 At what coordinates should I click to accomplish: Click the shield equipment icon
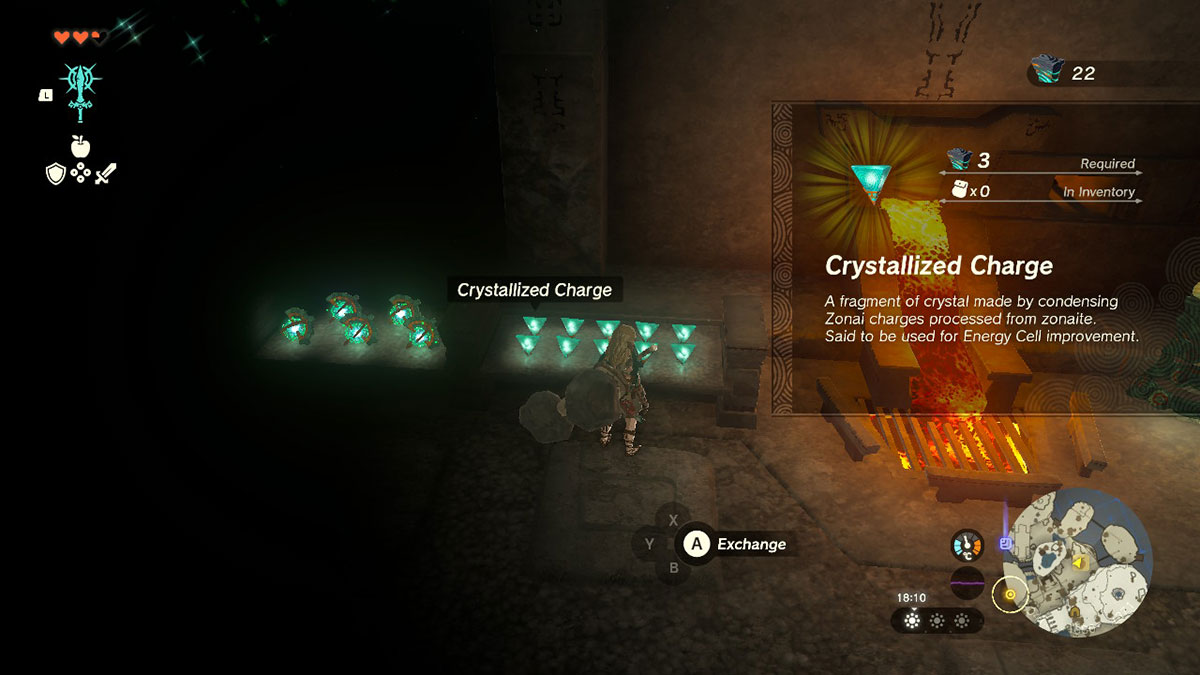point(56,174)
